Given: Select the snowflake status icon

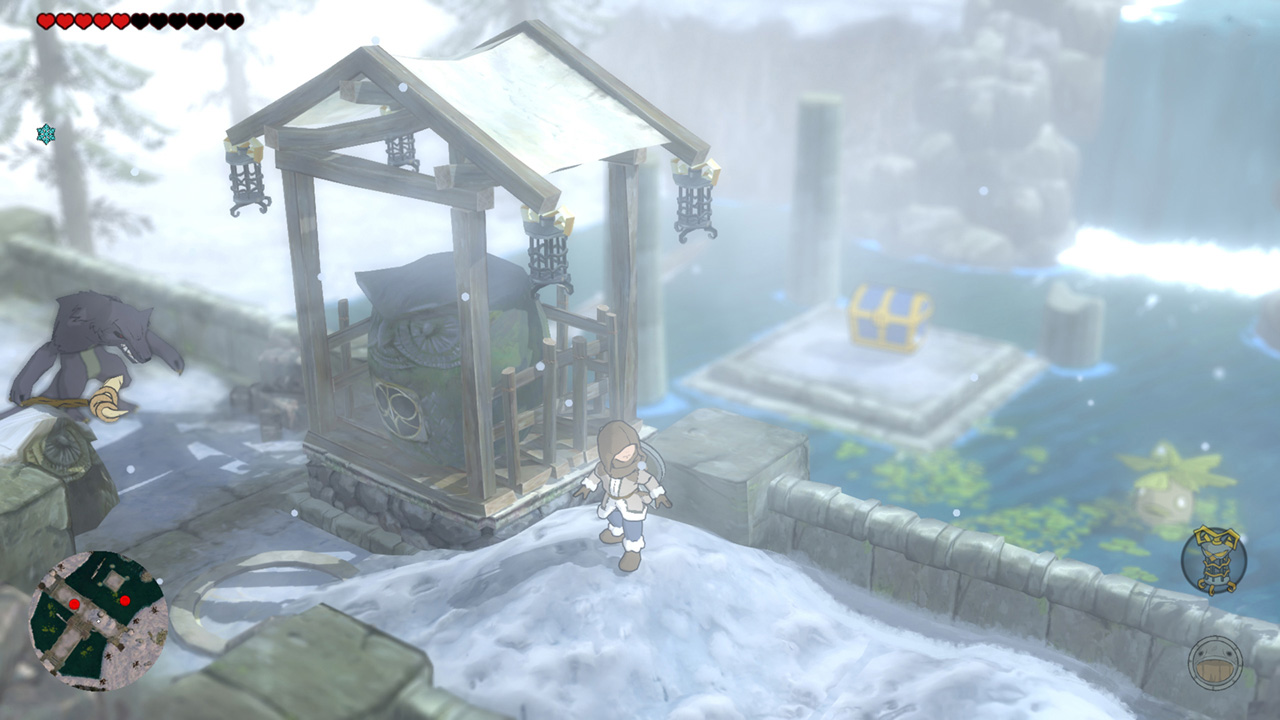Looking at the screenshot, I should click(x=44, y=132).
